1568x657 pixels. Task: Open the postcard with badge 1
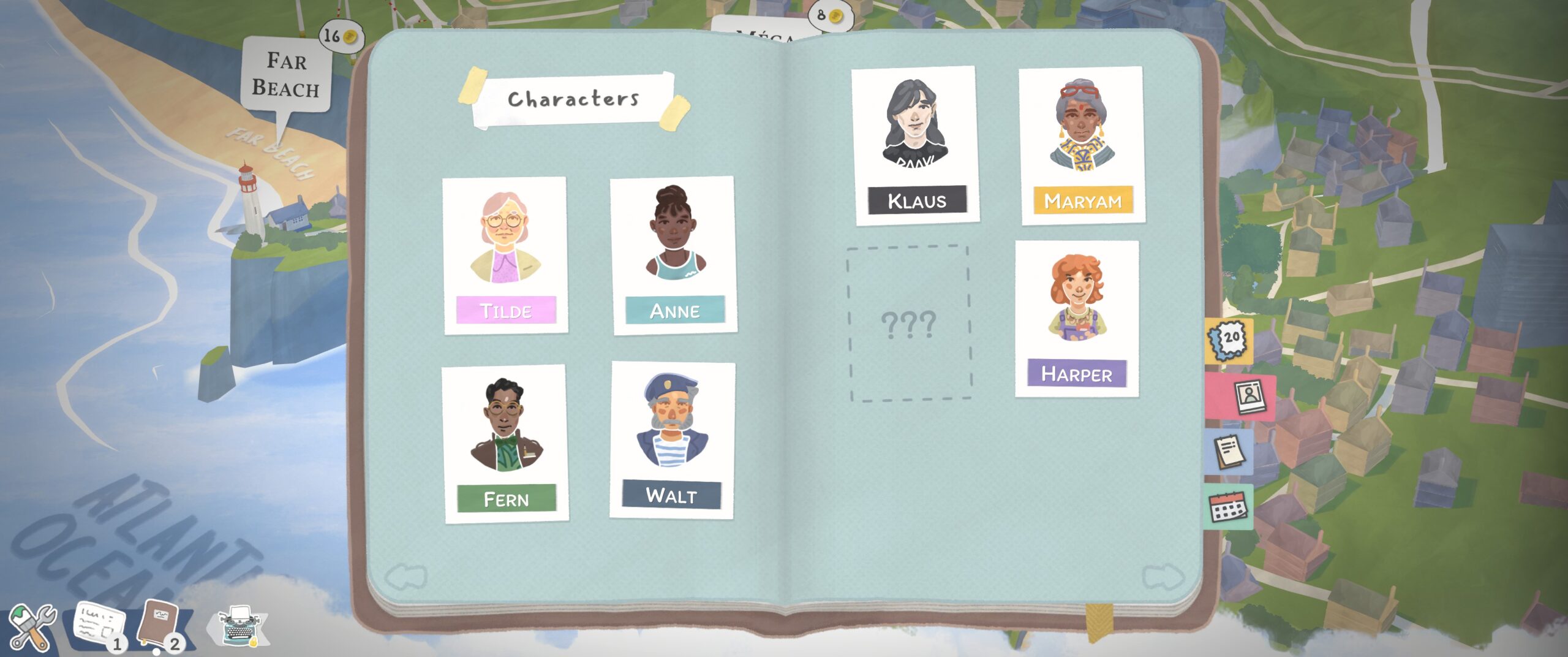pos(99,626)
